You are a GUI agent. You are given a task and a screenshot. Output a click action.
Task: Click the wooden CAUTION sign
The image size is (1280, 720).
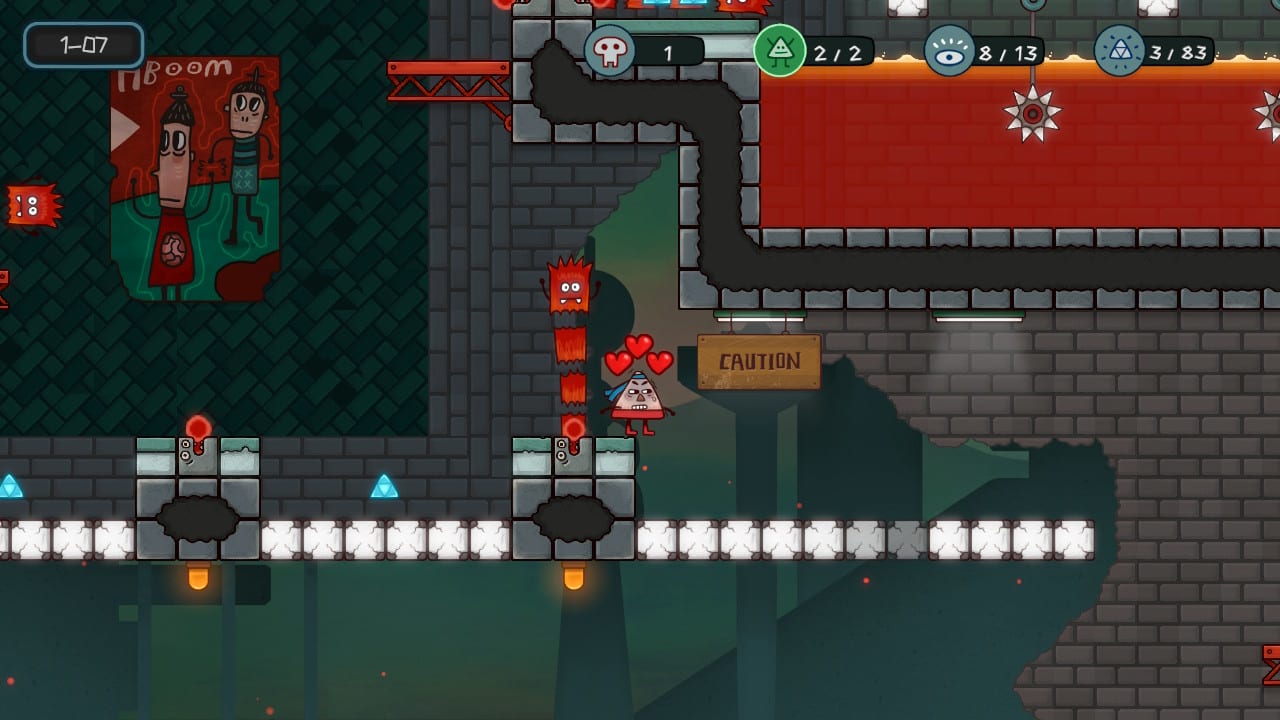758,362
